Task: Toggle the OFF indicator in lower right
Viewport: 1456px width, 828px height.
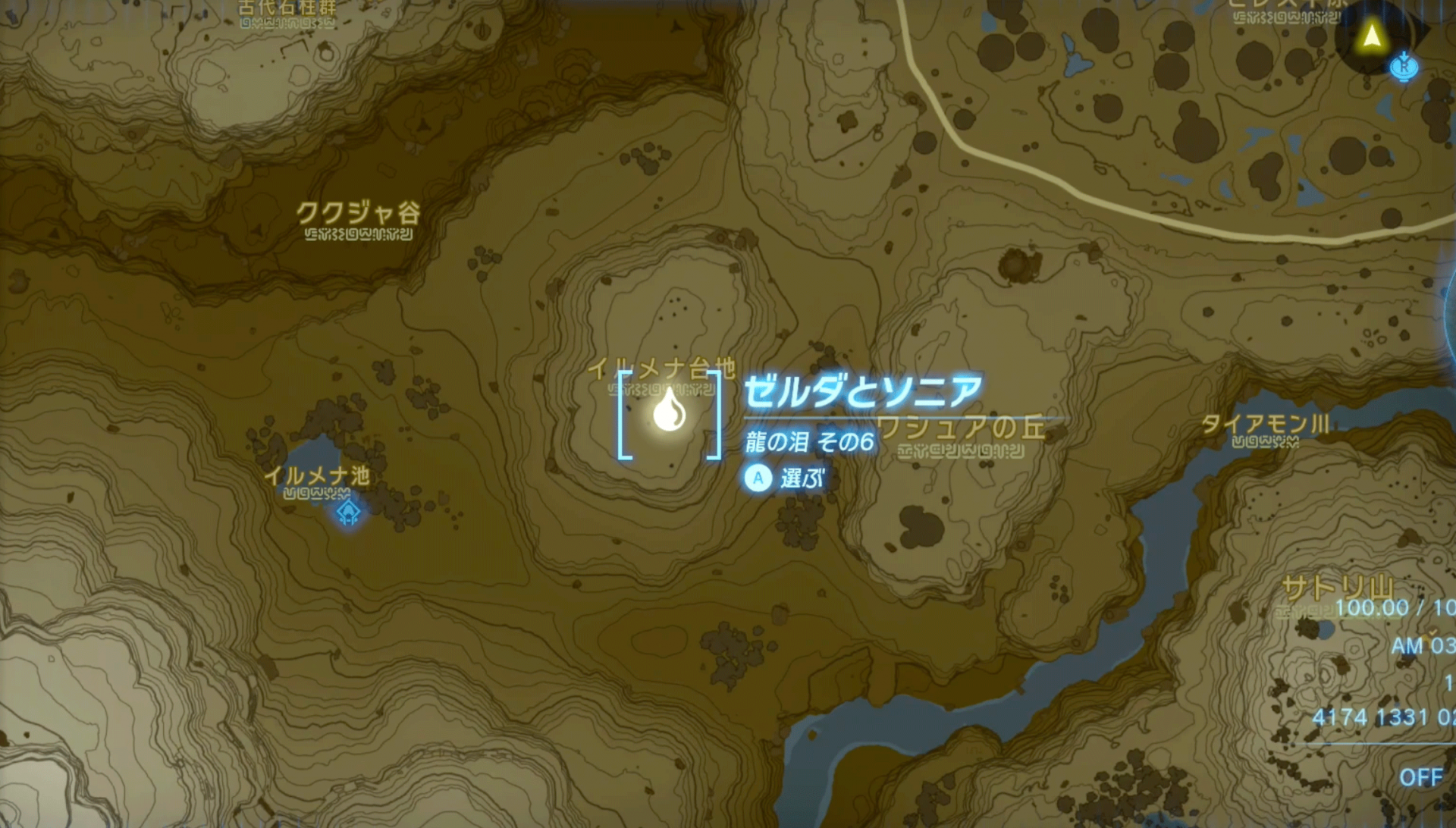Action: [1421, 776]
